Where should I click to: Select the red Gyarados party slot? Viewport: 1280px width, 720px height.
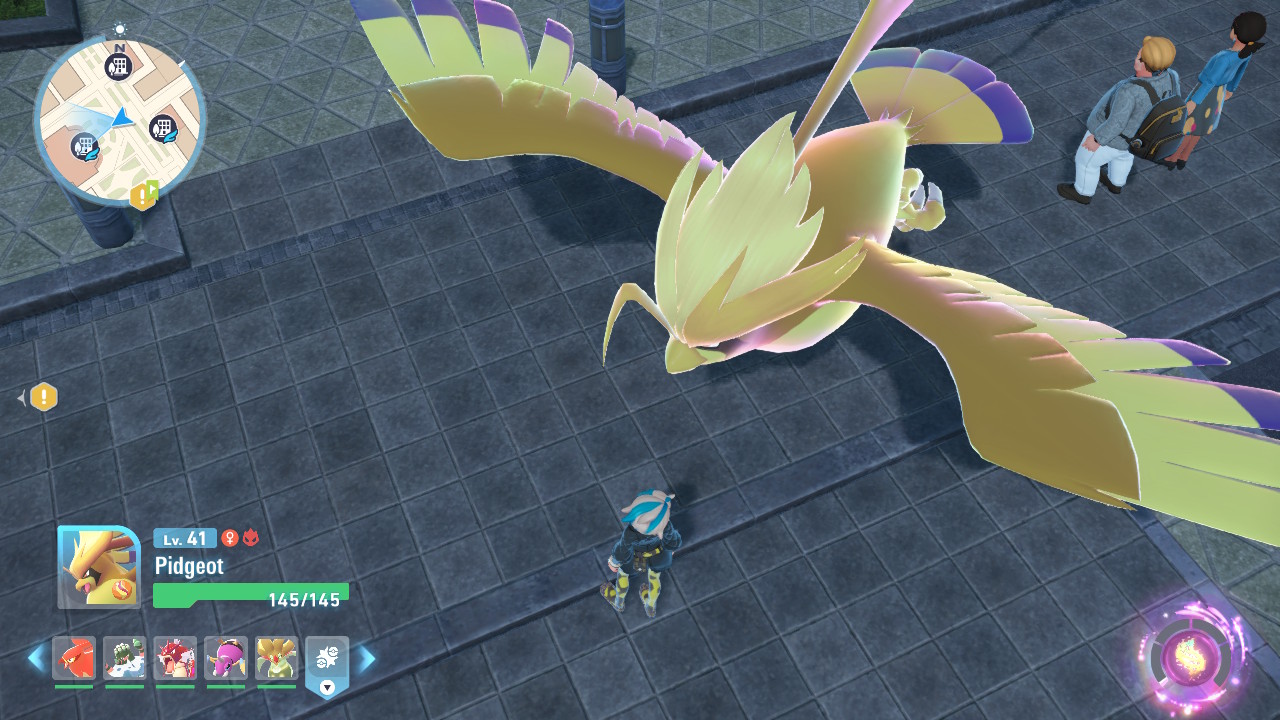pos(175,658)
